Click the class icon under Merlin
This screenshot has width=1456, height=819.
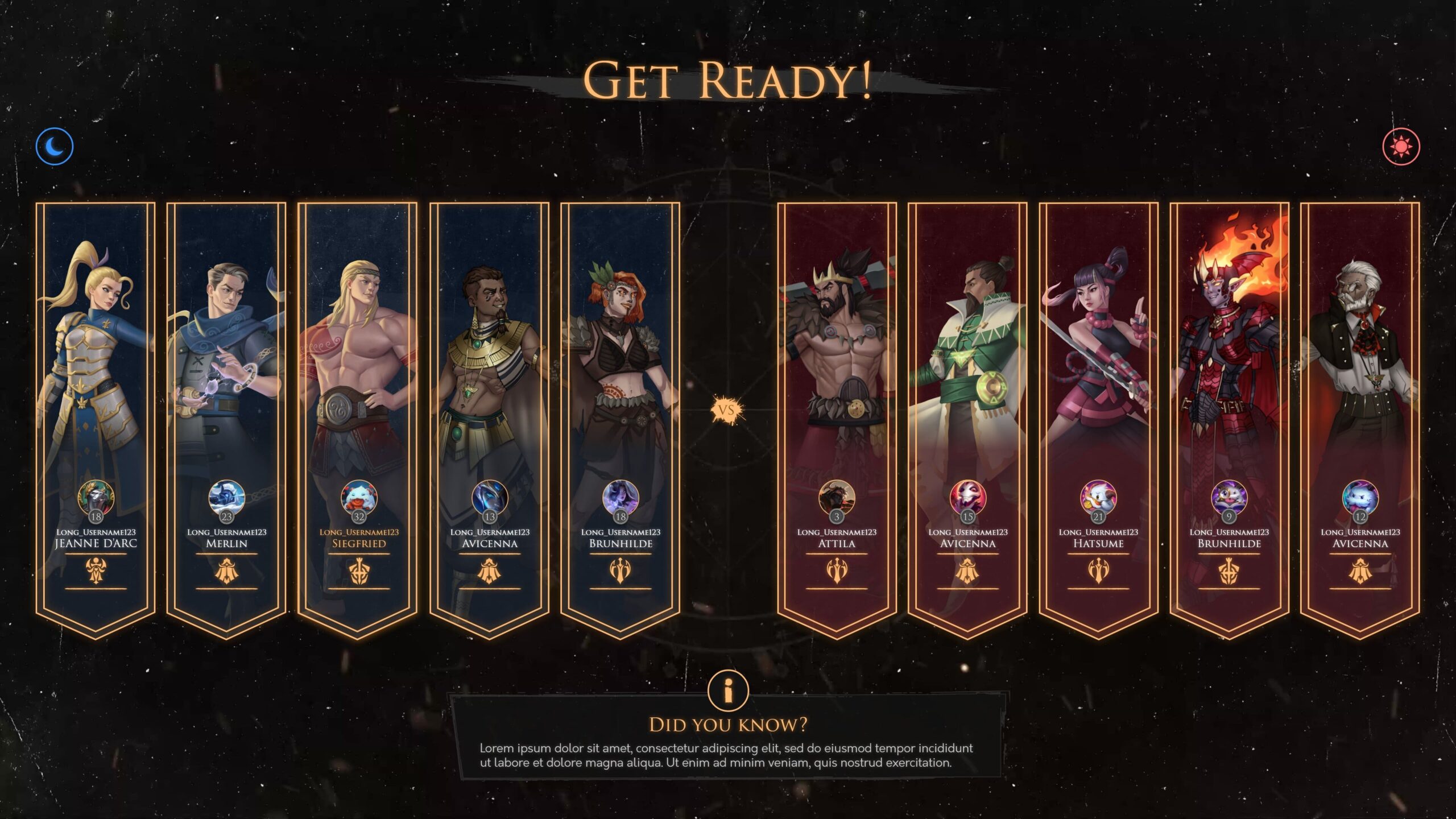(227, 571)
